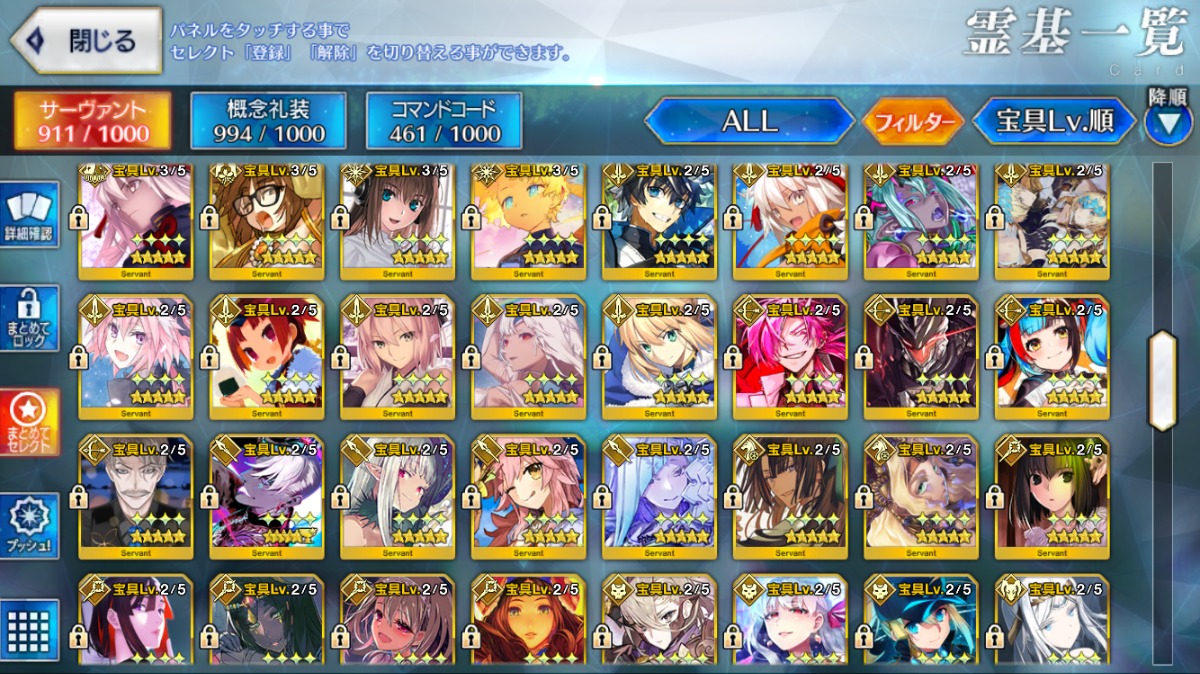The width and height of the screenshot is (1200, 674).
Task: Pick the grey-haired mustached gentleman servant card
Action: click(x=136, y=495)
